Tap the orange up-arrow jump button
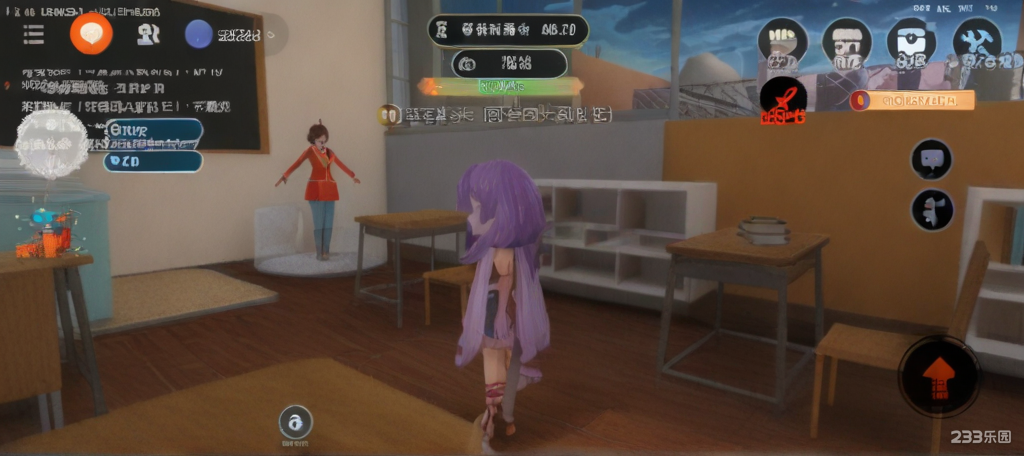The image size is (1024, 456). [938, 376]
